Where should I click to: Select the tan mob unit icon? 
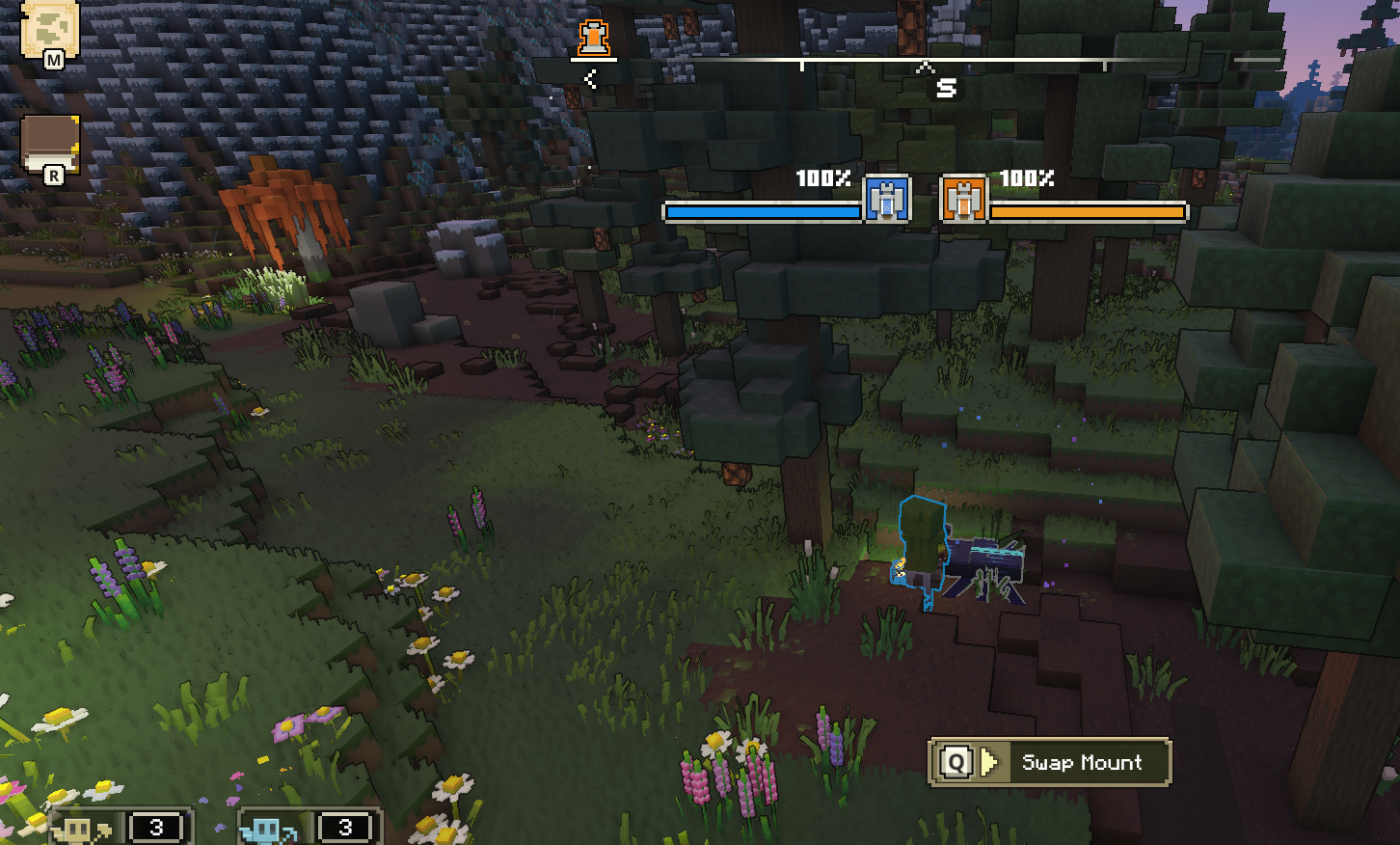pos(79,829)
